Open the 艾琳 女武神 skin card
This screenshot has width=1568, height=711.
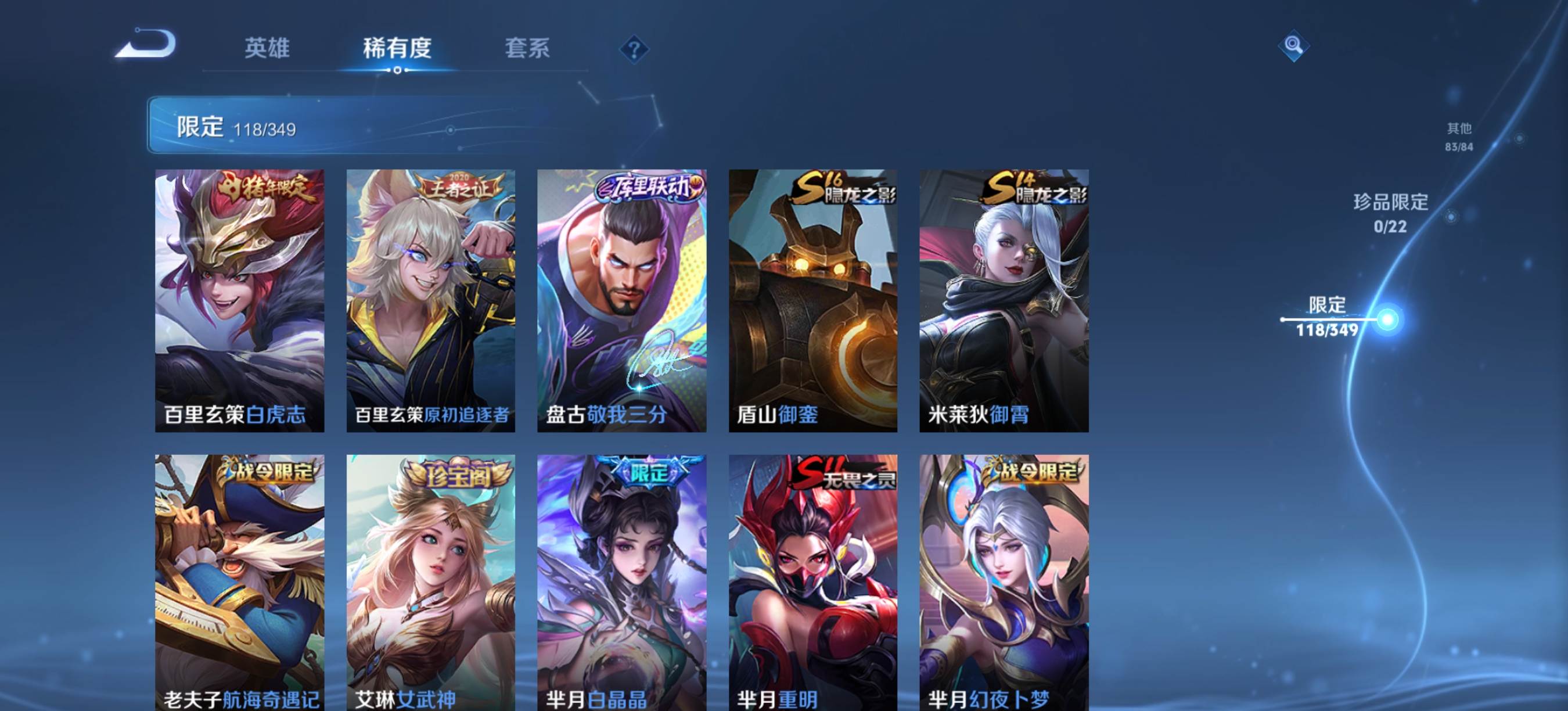[430, 582]
